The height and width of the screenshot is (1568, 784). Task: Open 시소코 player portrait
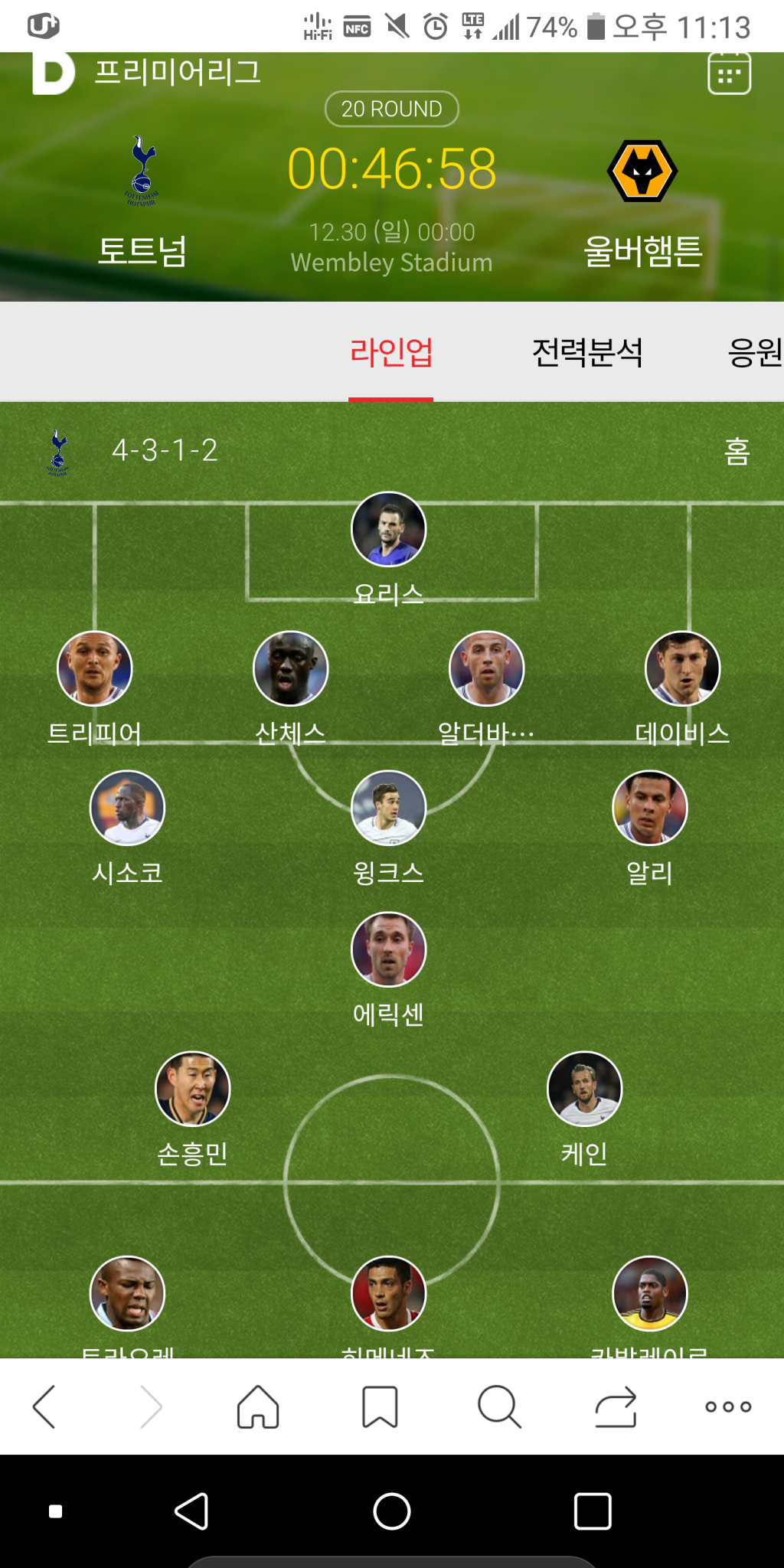128,808
